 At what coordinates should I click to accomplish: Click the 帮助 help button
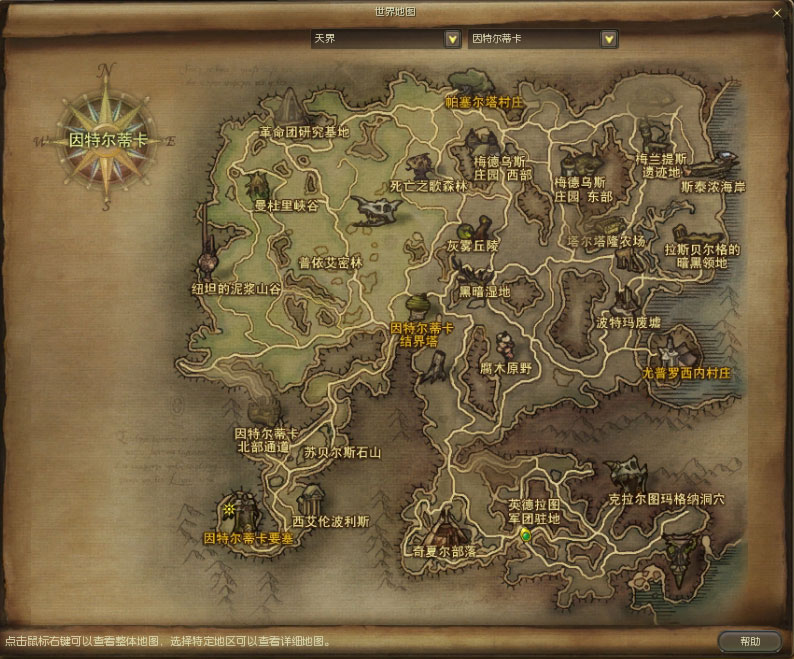[749, 641]
